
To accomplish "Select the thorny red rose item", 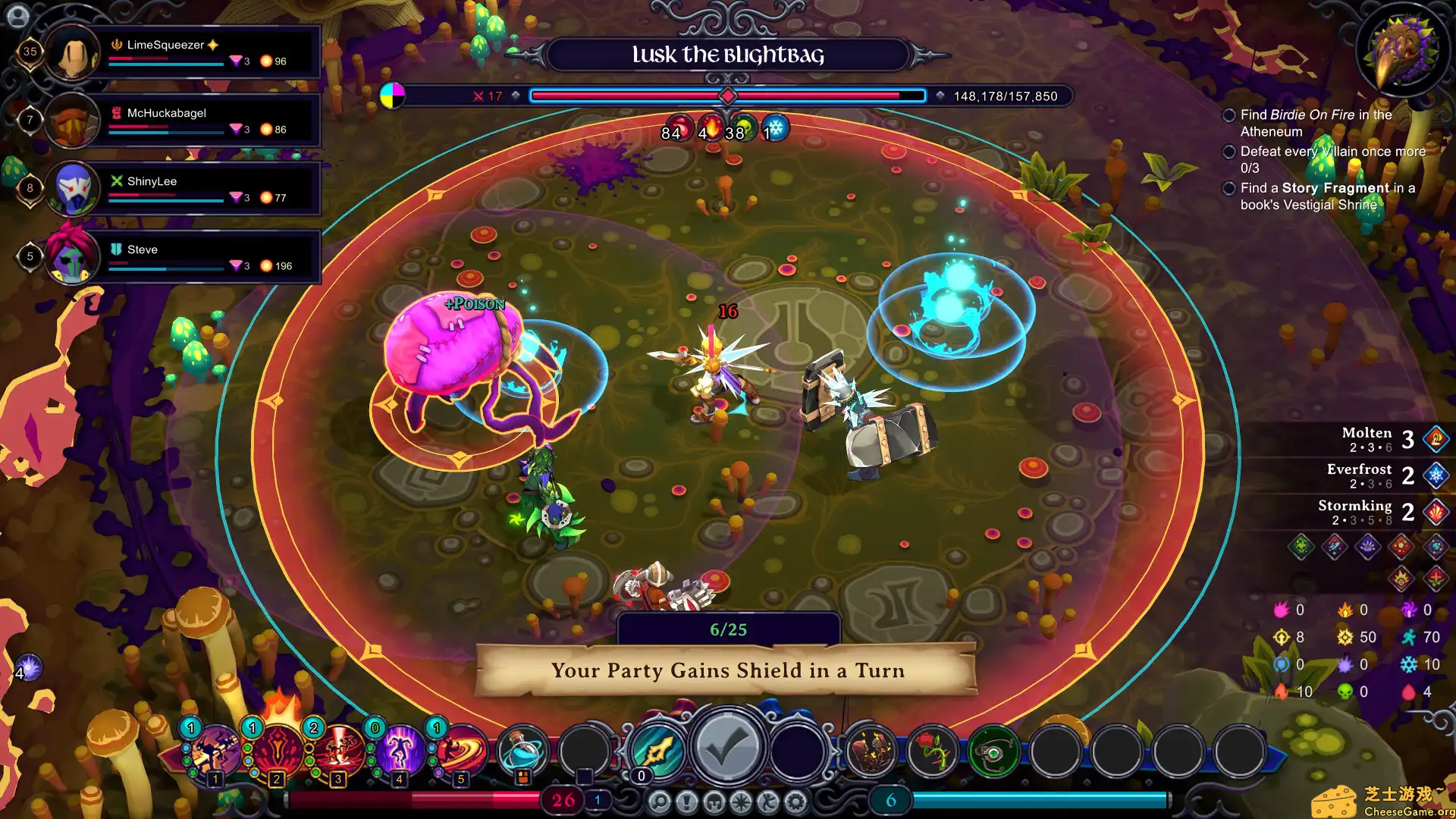I will coord(933,751).
